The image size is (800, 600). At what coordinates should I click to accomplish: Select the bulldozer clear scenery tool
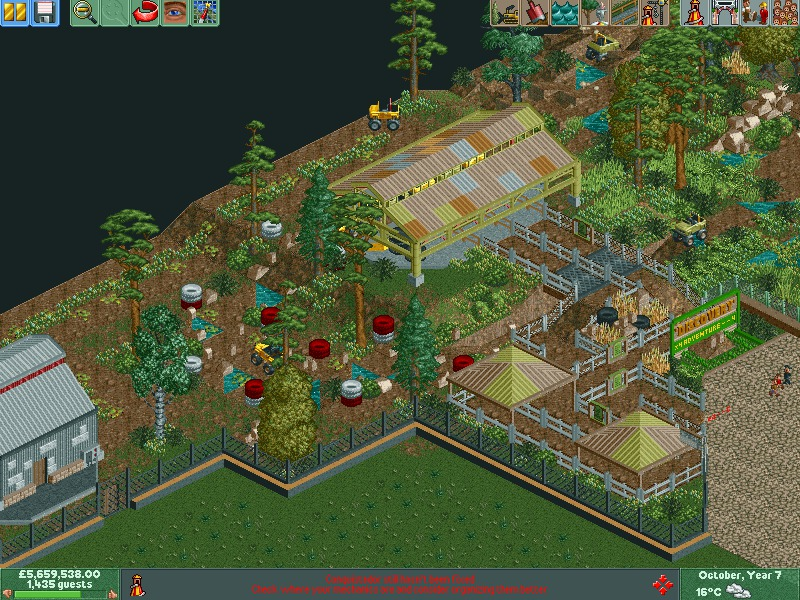pos(505,13)
